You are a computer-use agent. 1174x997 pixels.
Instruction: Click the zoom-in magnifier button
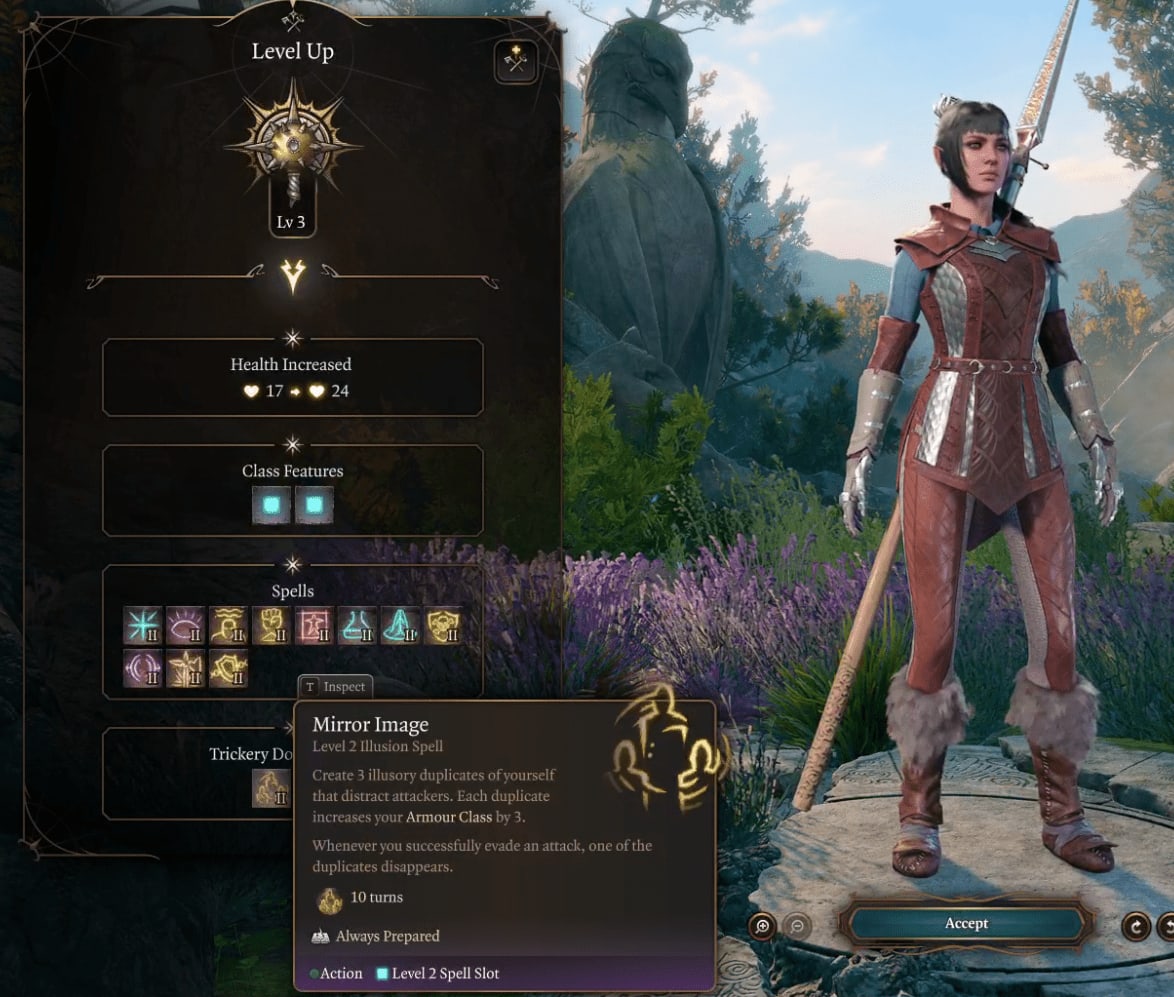(762, 926)
